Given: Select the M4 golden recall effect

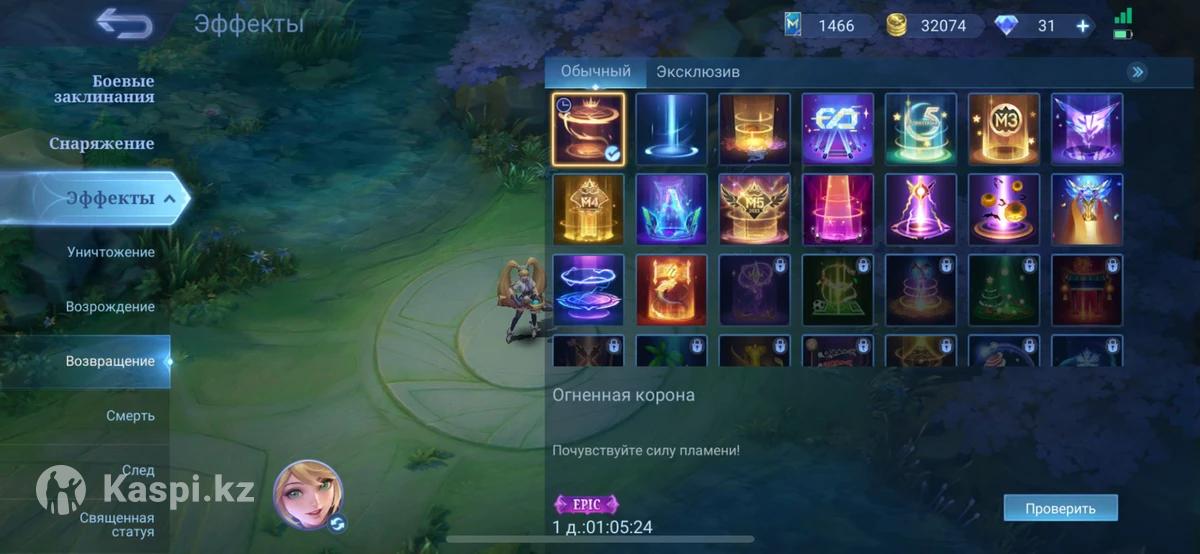Looking at the screenshot, I should point(588,210).
